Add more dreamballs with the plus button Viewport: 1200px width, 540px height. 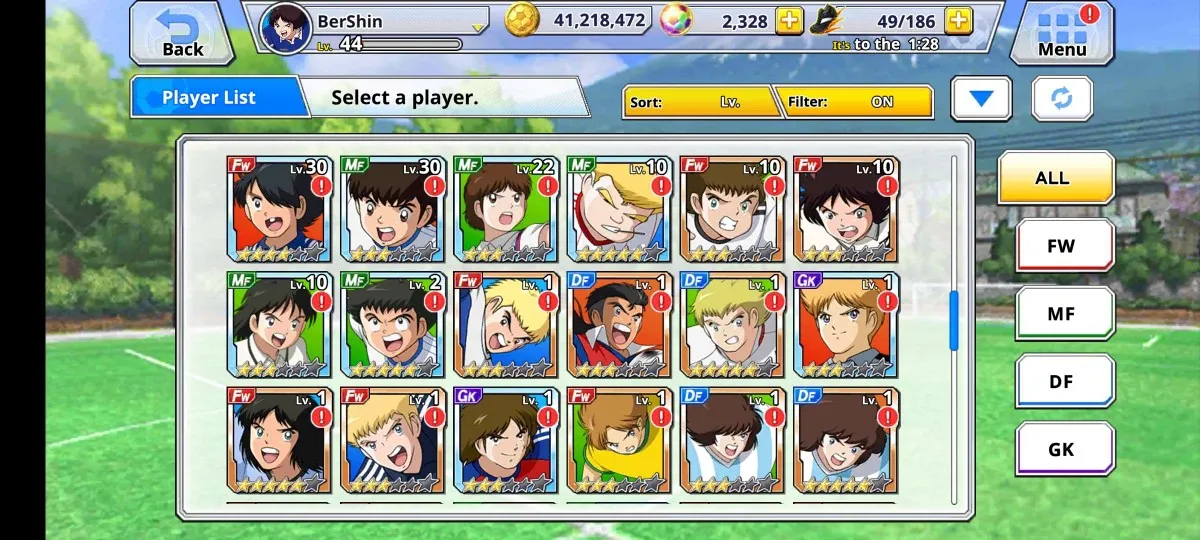click(x=789, y=21)
